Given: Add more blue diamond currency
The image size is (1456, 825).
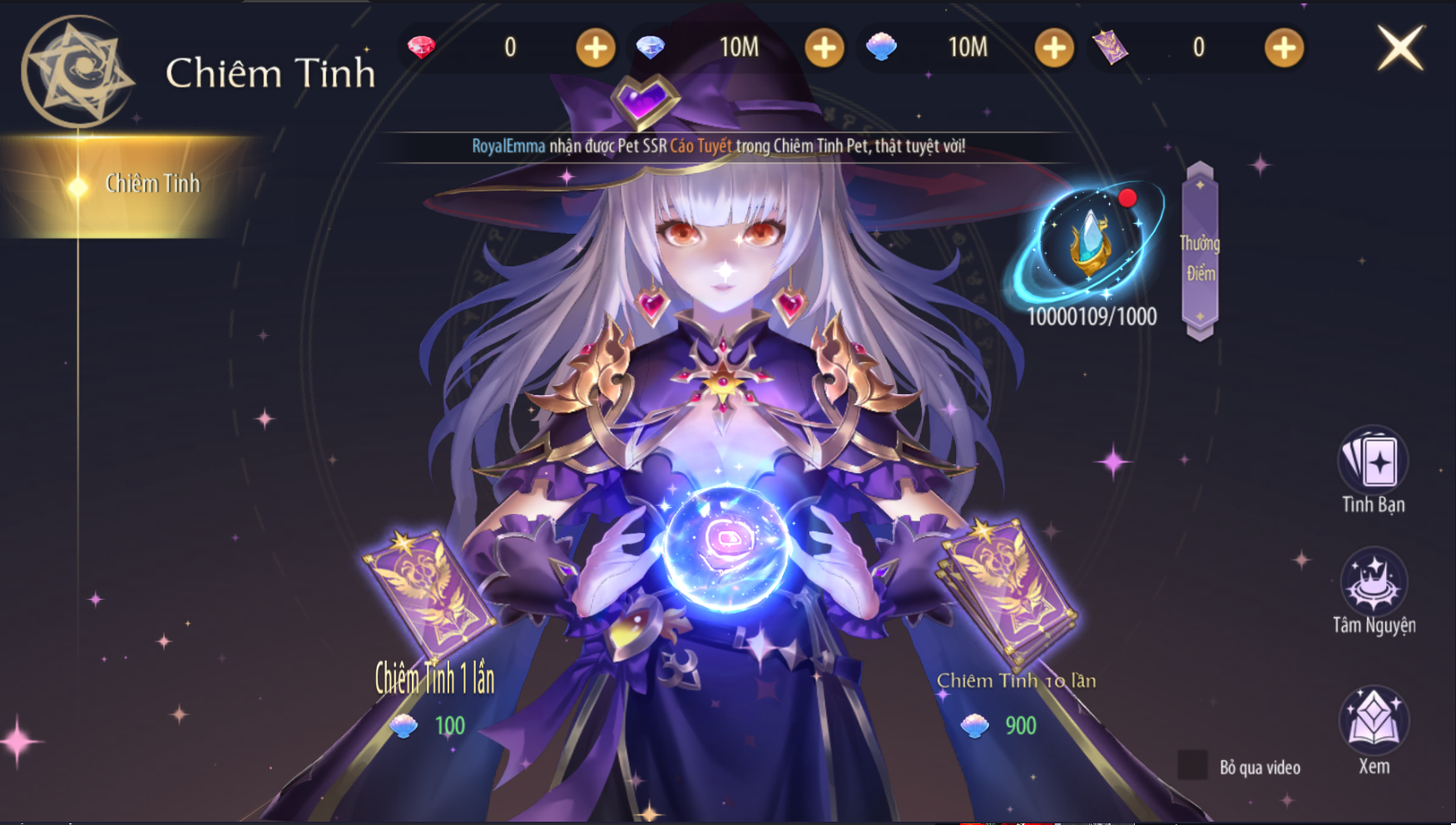Looking at the screenshot, I should coord(824,48).
